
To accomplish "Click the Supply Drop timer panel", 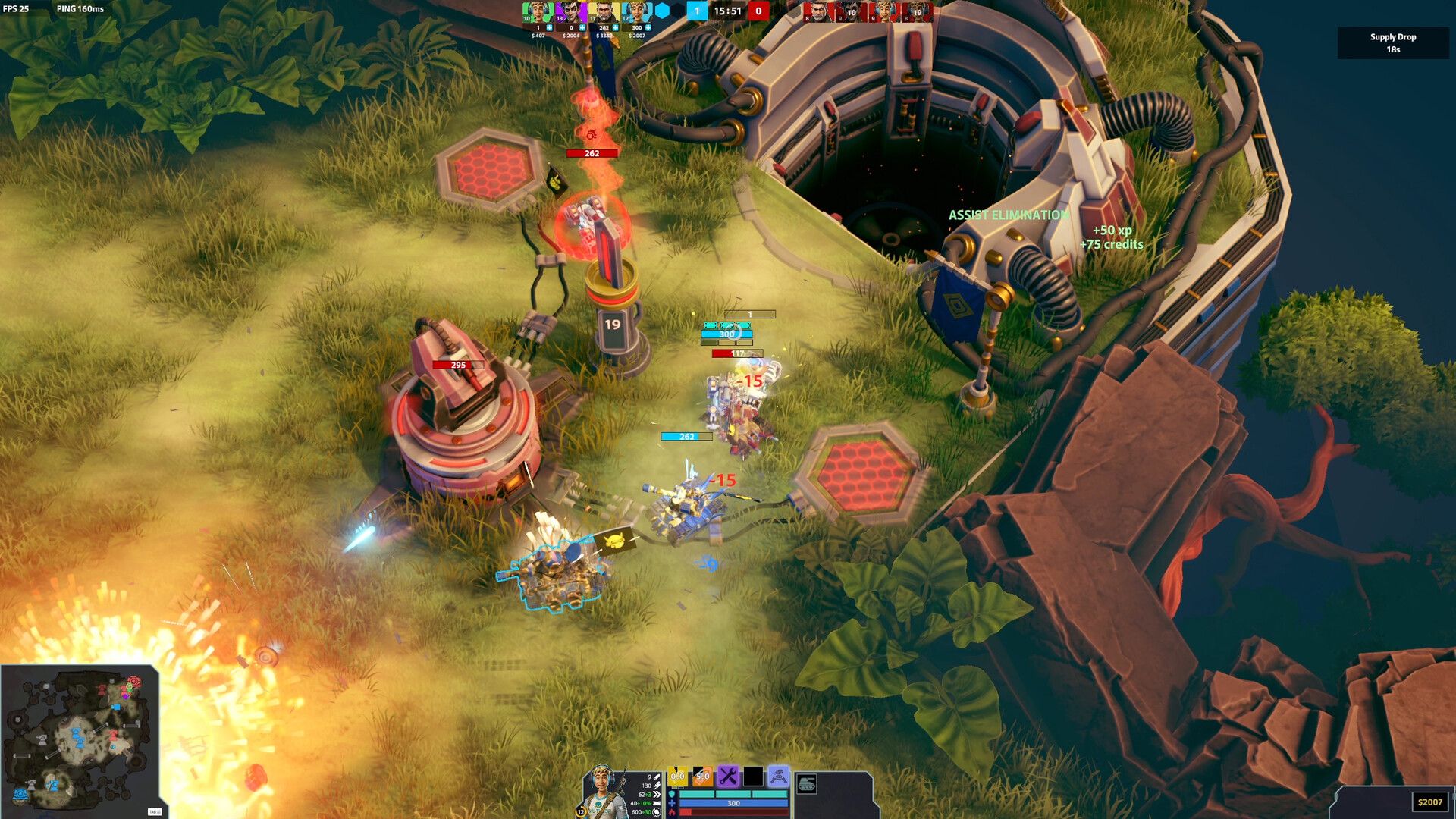I will (x=1392, y=43).
